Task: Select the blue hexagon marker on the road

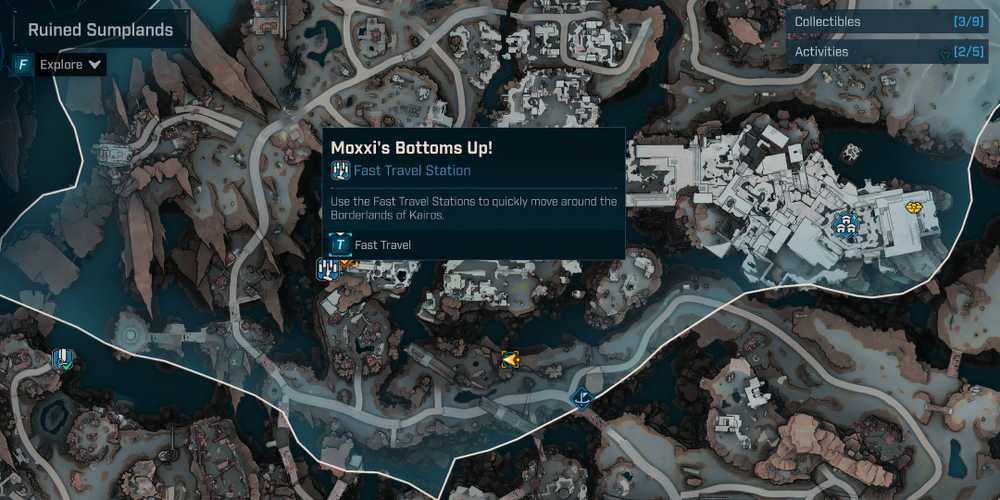Action: pyautogui.click(x=580, y=398)
